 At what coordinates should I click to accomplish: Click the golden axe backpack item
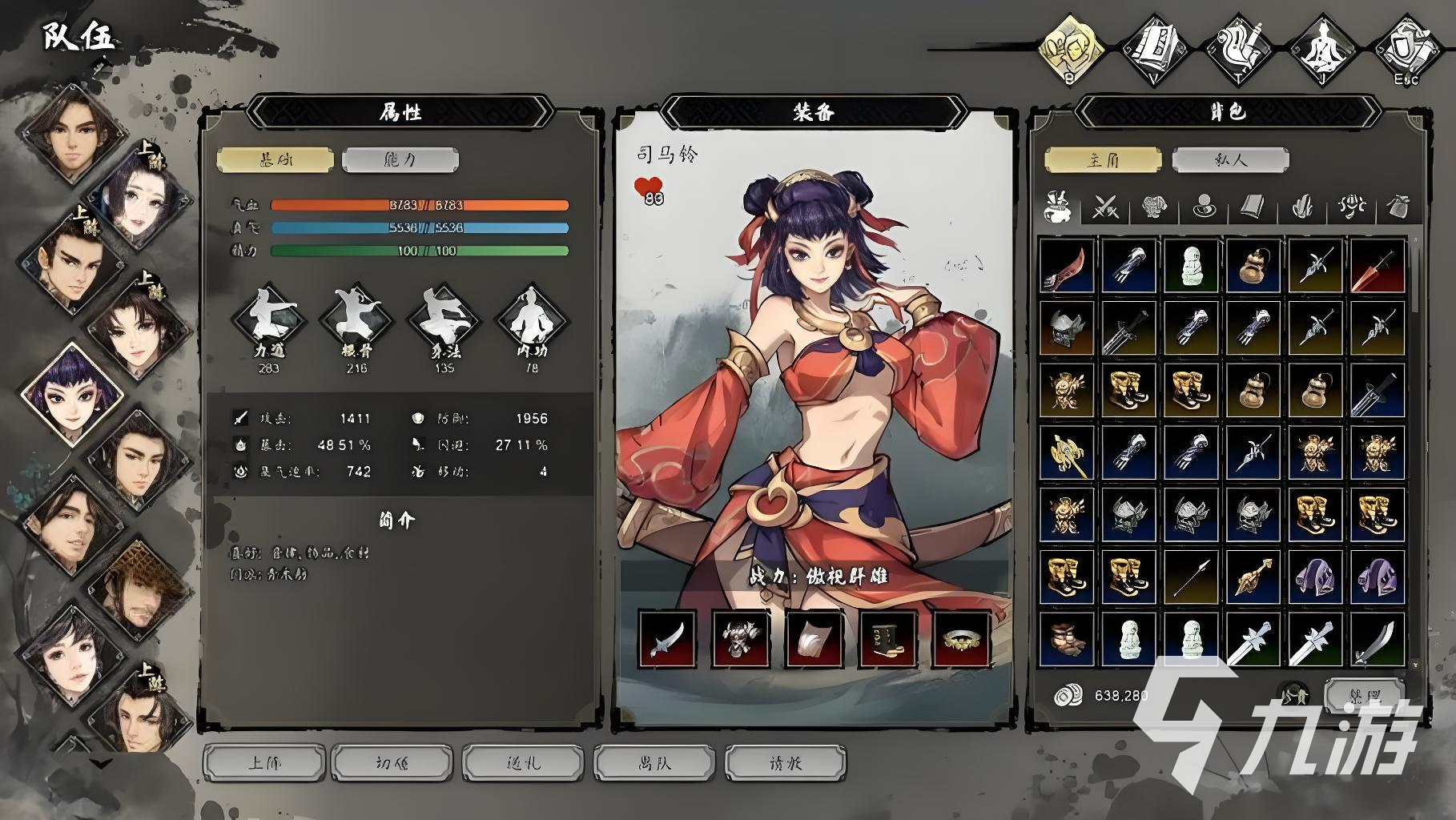click(x=1067, y=452)
